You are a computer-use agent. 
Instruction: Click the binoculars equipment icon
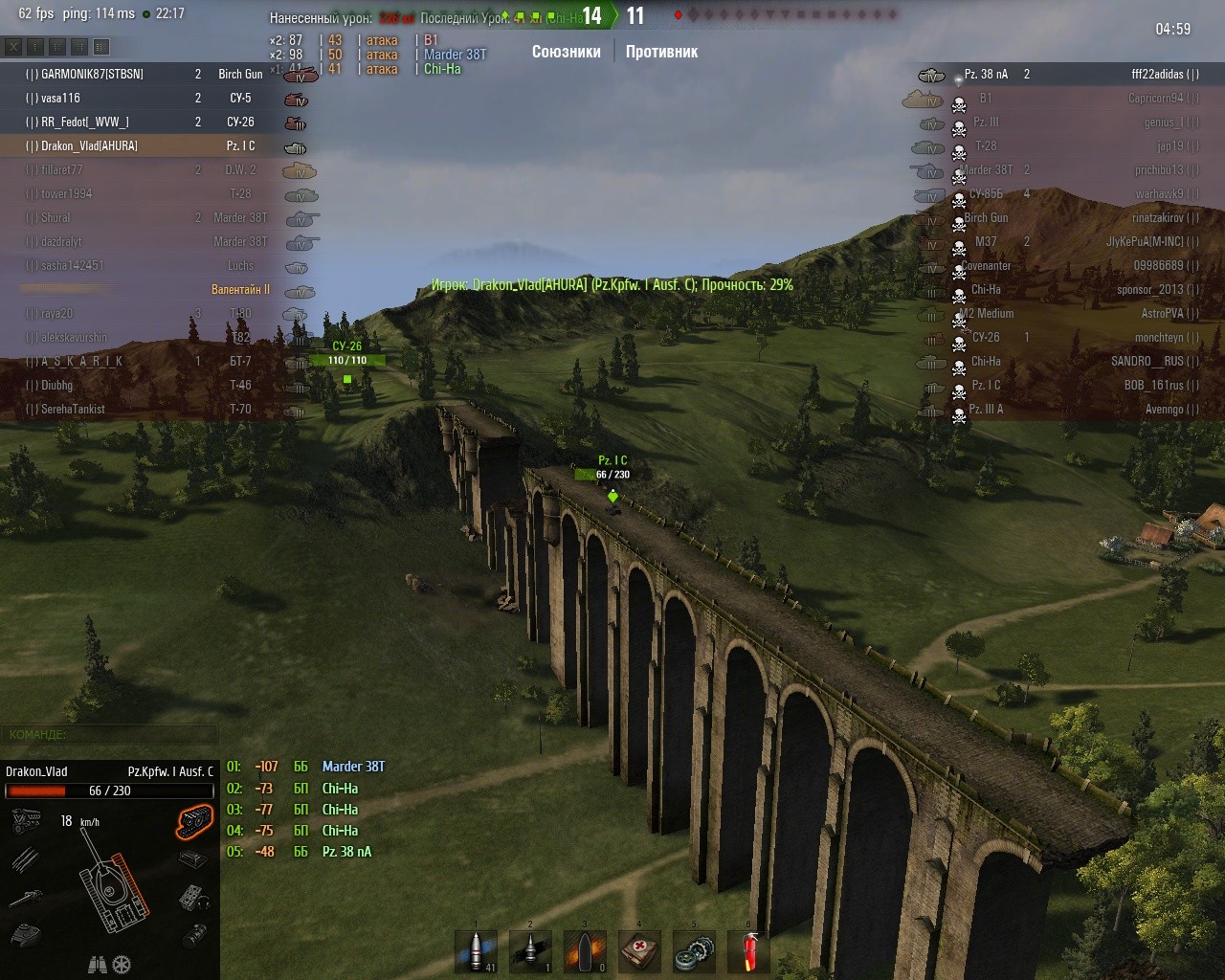[98, 965]
